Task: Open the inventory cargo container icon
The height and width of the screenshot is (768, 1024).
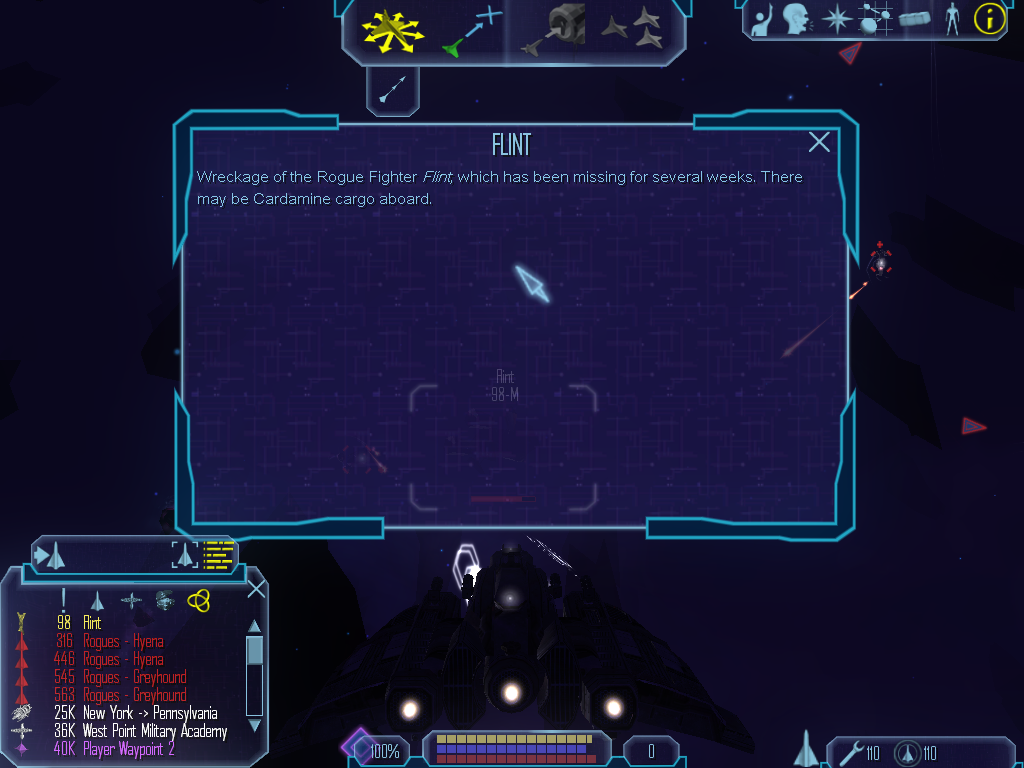Action: 915,19
